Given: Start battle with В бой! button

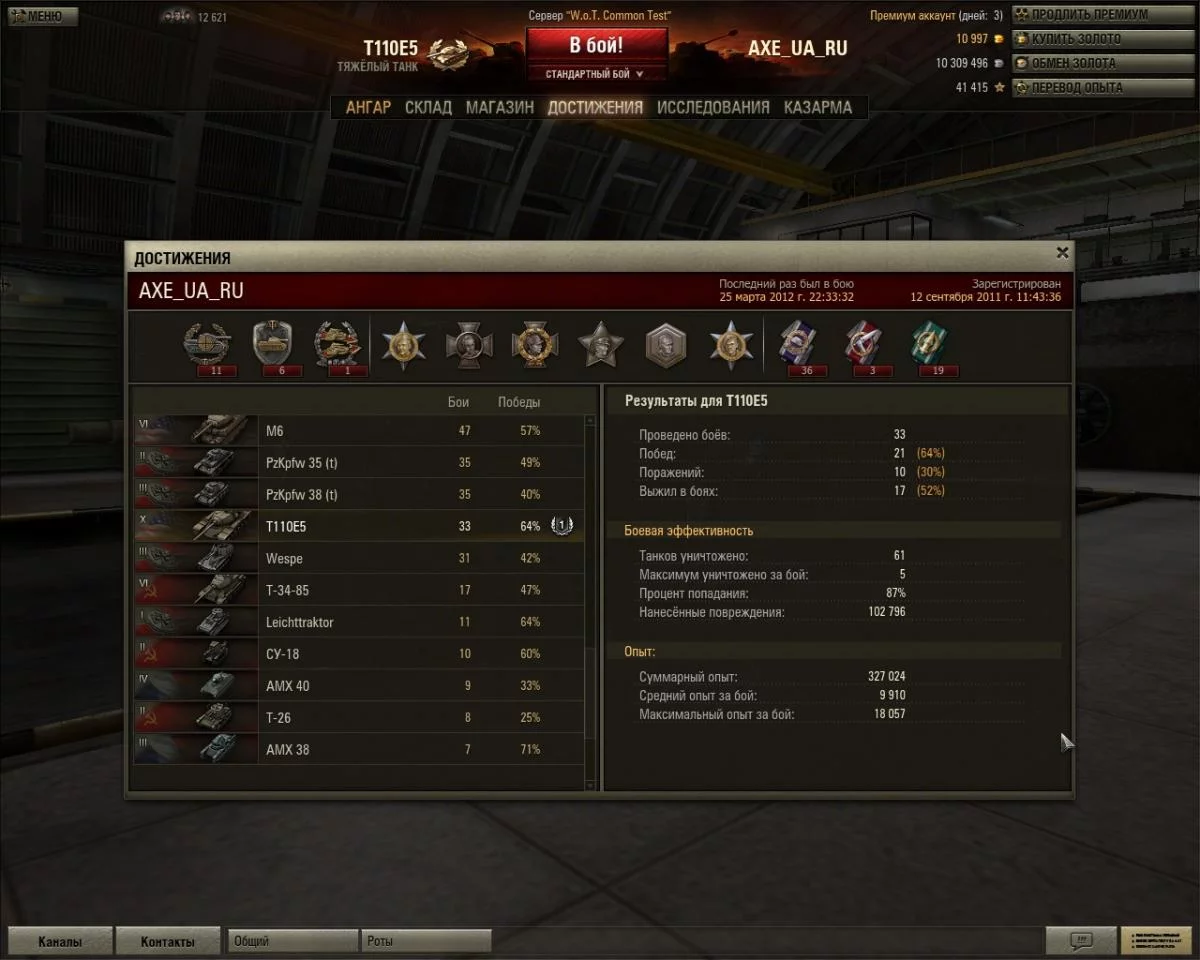Looking at the screenshot, I should (x=596, y=46).
